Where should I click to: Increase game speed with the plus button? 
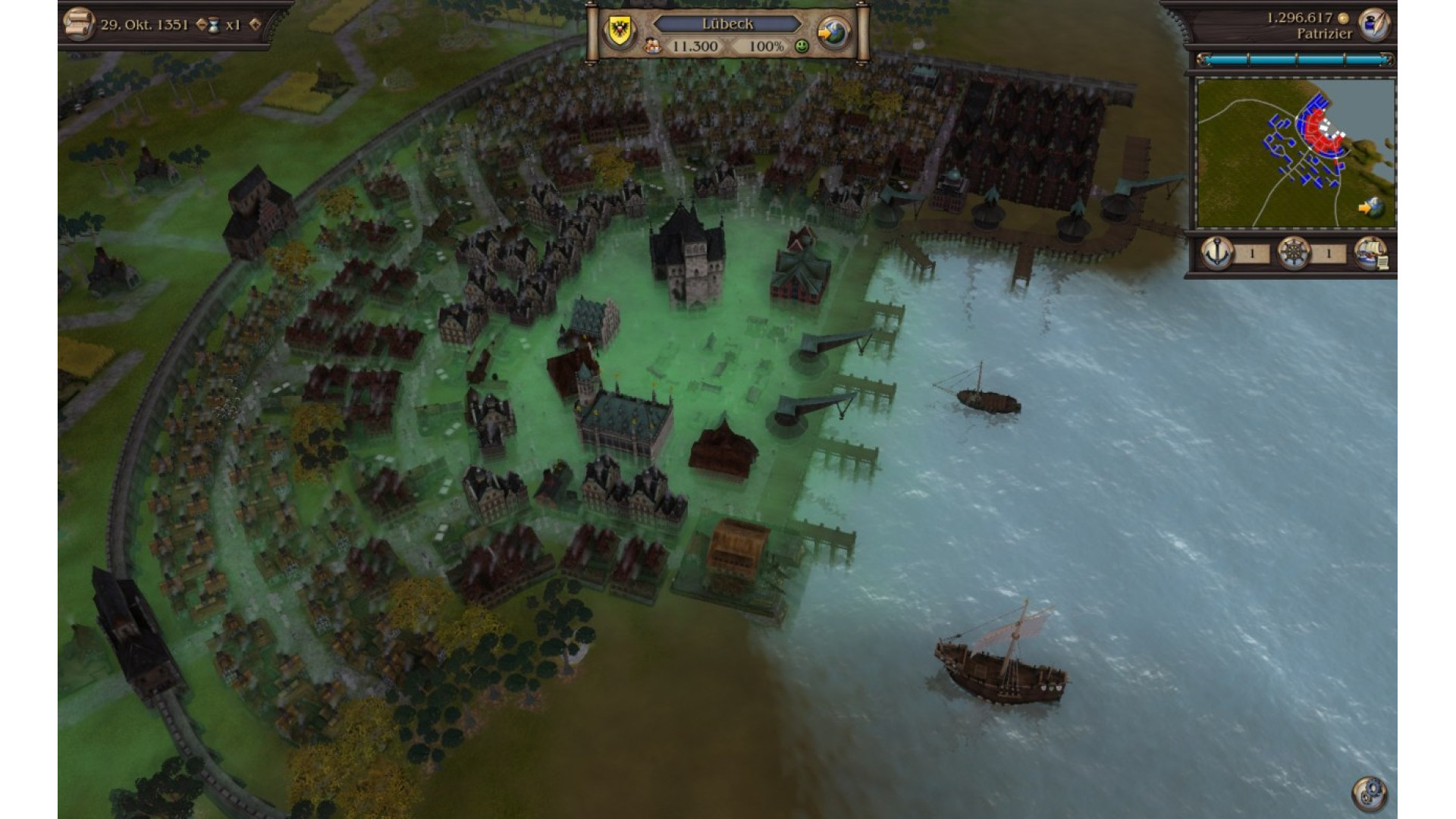coord(255,24)
